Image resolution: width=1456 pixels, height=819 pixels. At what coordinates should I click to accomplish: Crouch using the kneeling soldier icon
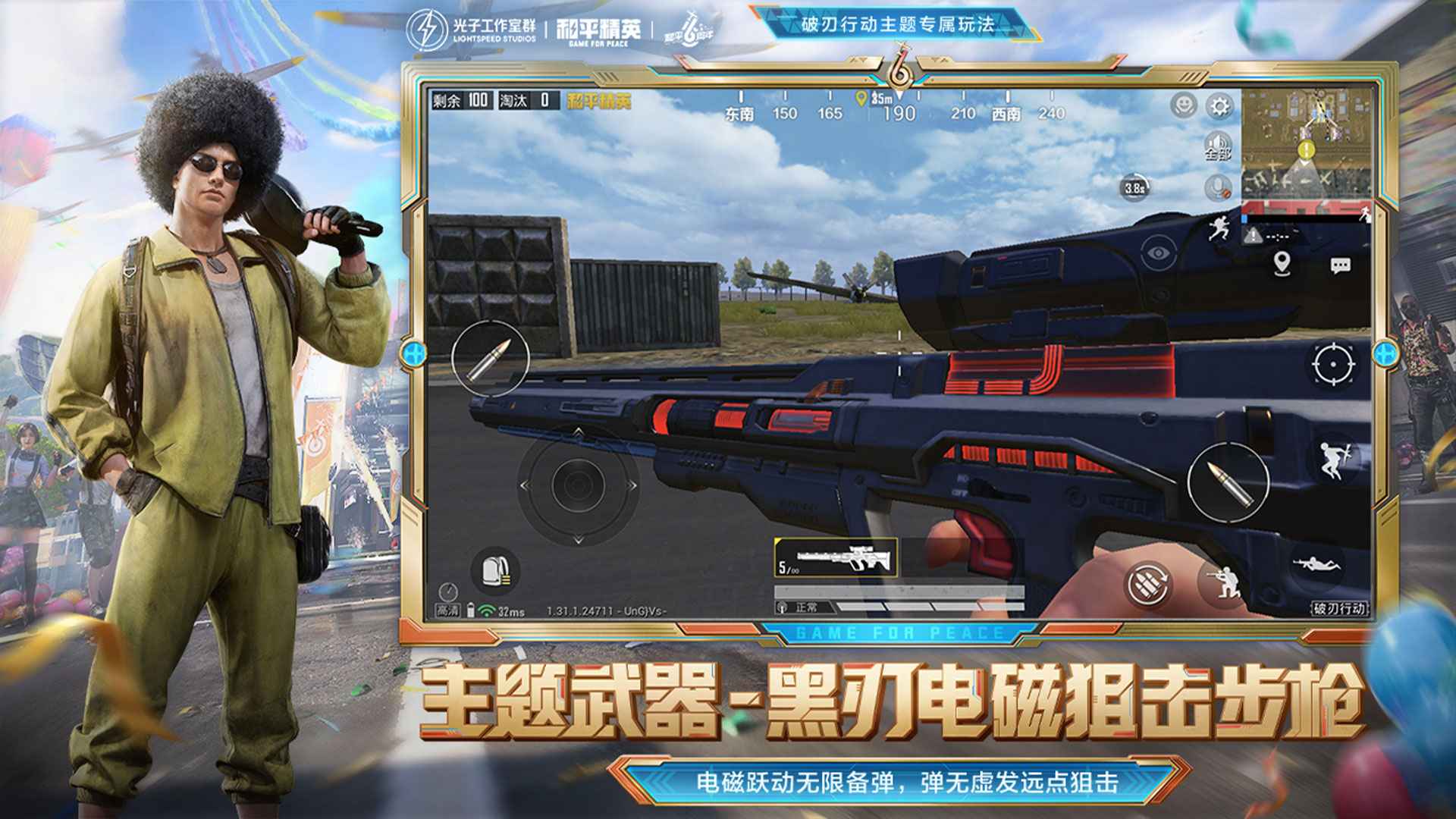[1222, 582]
